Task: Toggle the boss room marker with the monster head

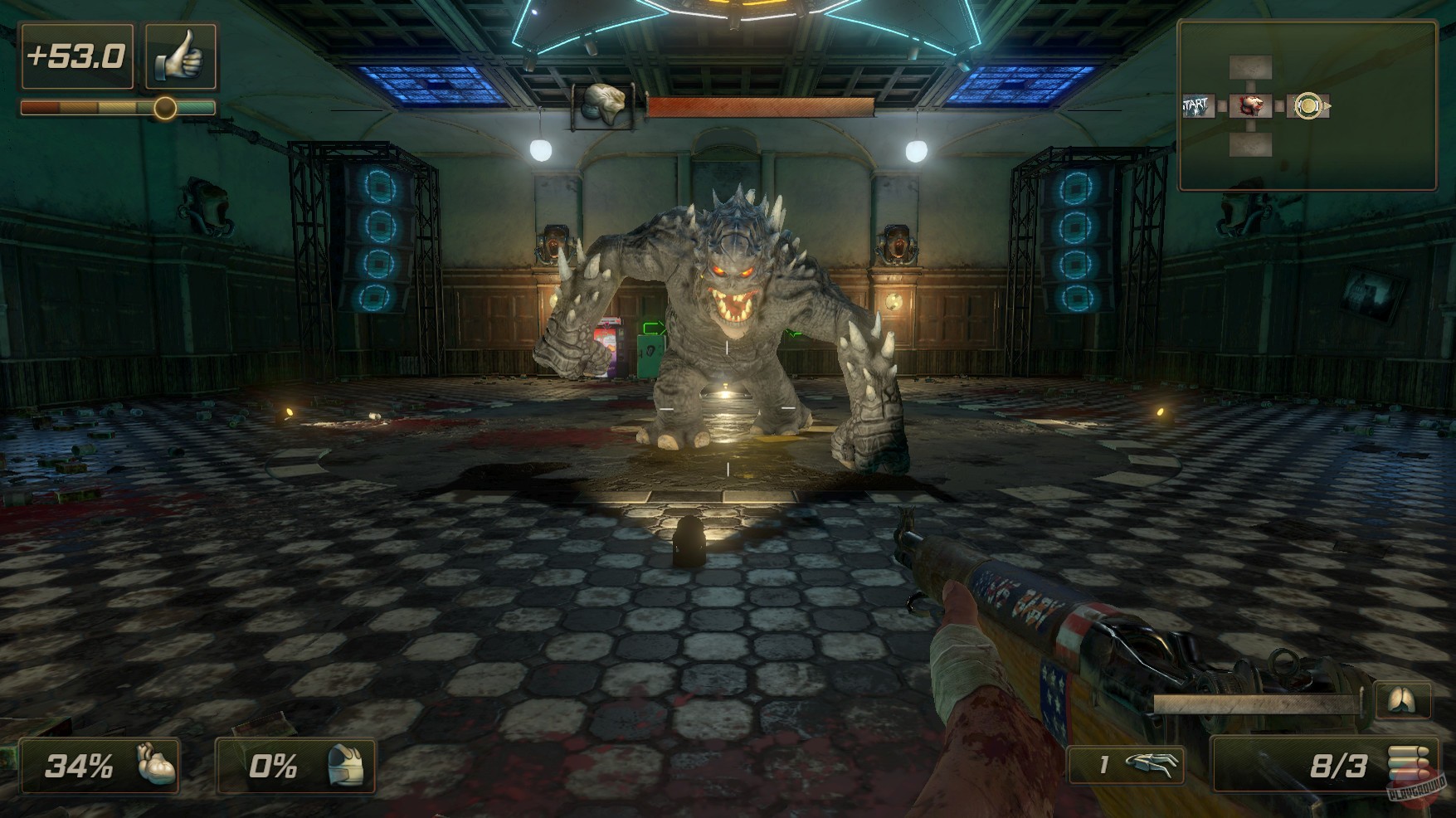Action: coord(1250,105)
